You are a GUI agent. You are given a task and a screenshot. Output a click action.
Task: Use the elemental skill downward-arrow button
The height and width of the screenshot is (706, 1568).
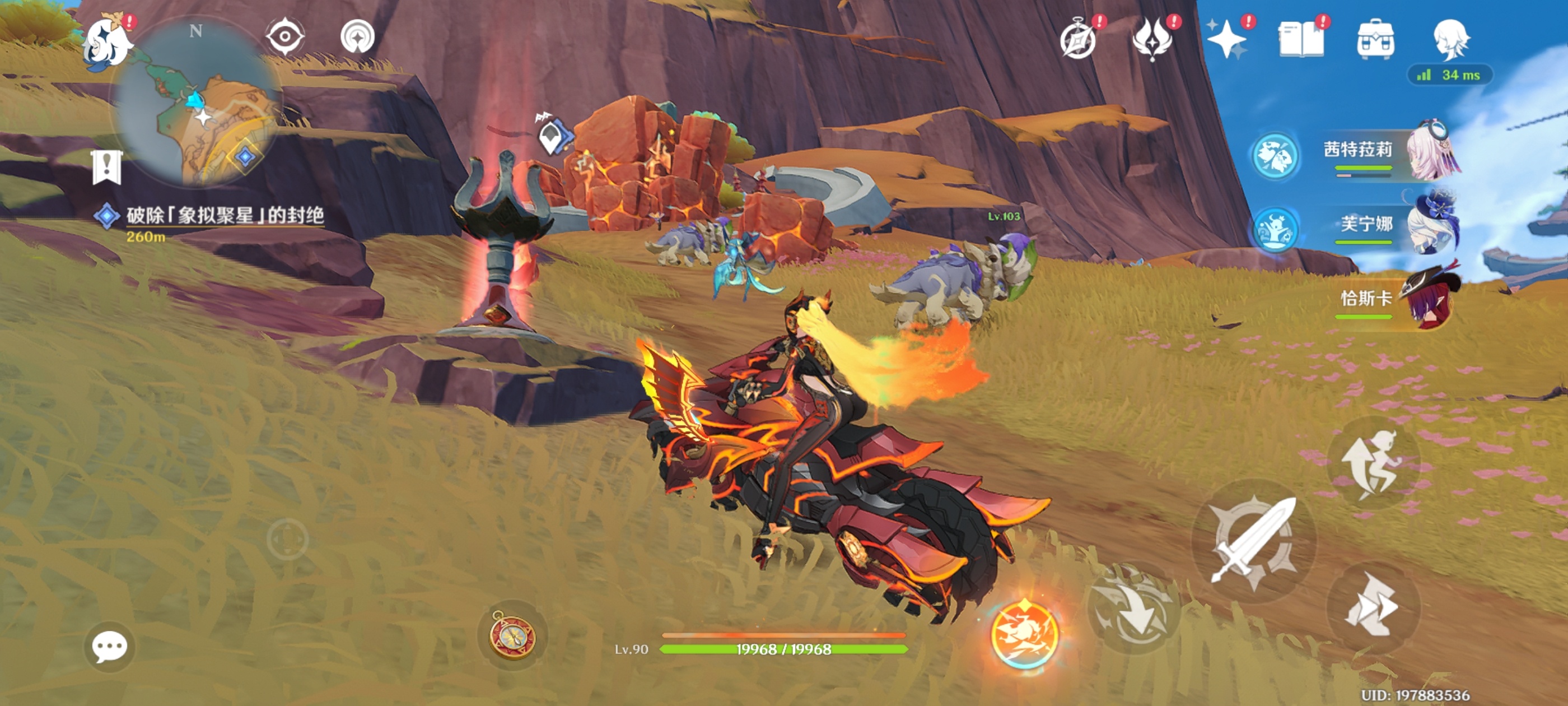pos(1133,609)
